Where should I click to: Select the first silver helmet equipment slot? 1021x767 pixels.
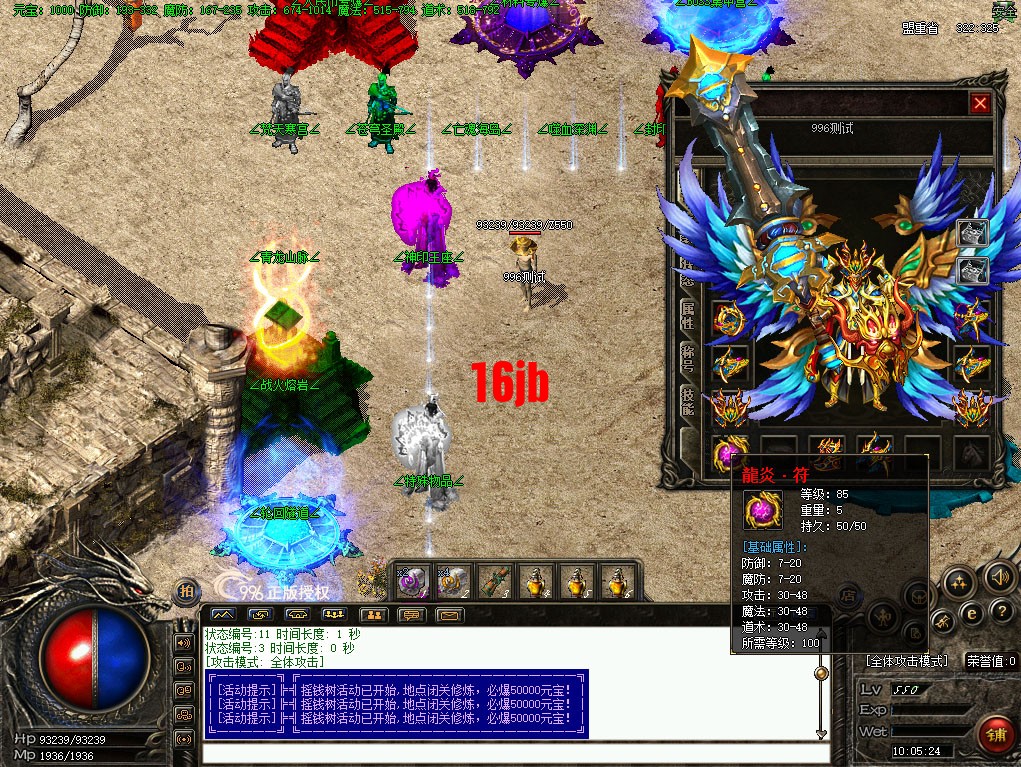tap(972, 234)
